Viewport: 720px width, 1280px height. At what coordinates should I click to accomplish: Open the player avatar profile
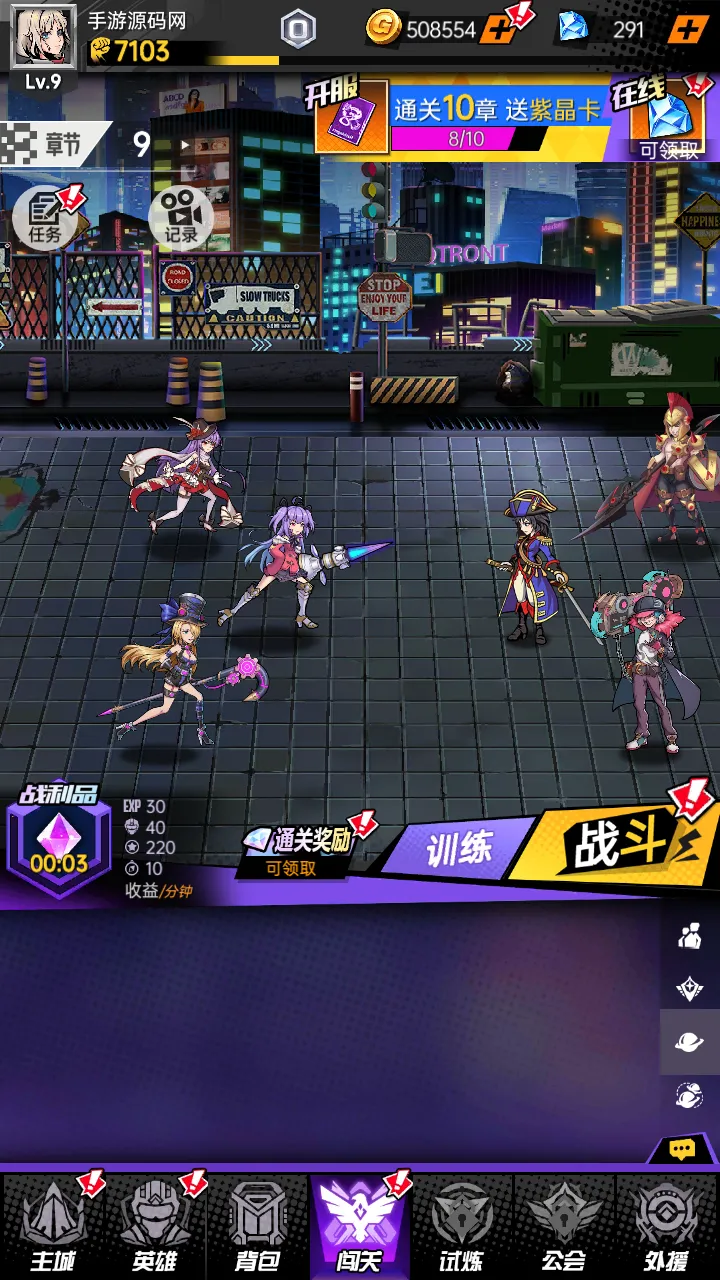click(43, 38)
